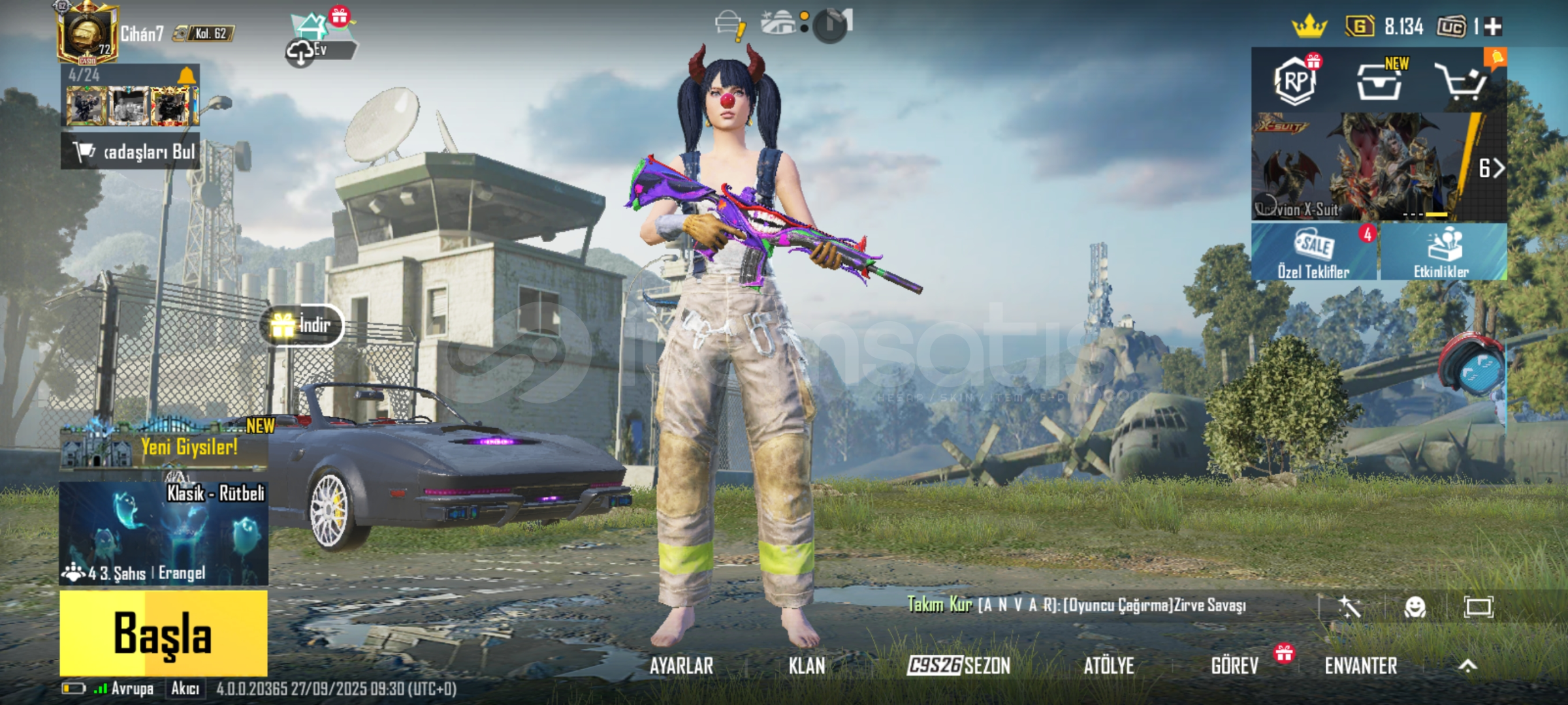Add UC with the plus button
Screen dimensions: 1568x705
[1493, 27]
